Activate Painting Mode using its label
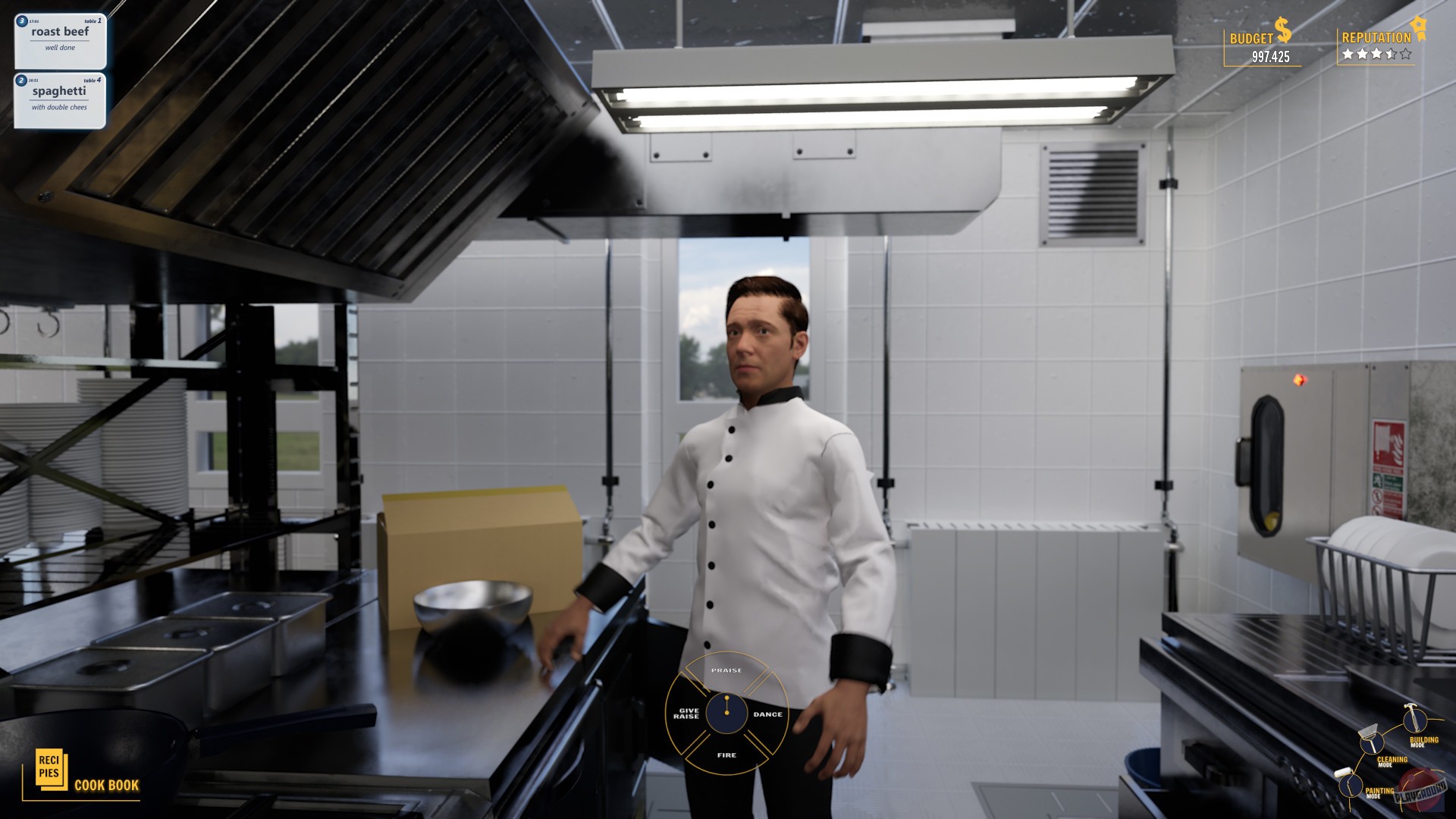This screenshot has width=1456, height=819. 1379,791
